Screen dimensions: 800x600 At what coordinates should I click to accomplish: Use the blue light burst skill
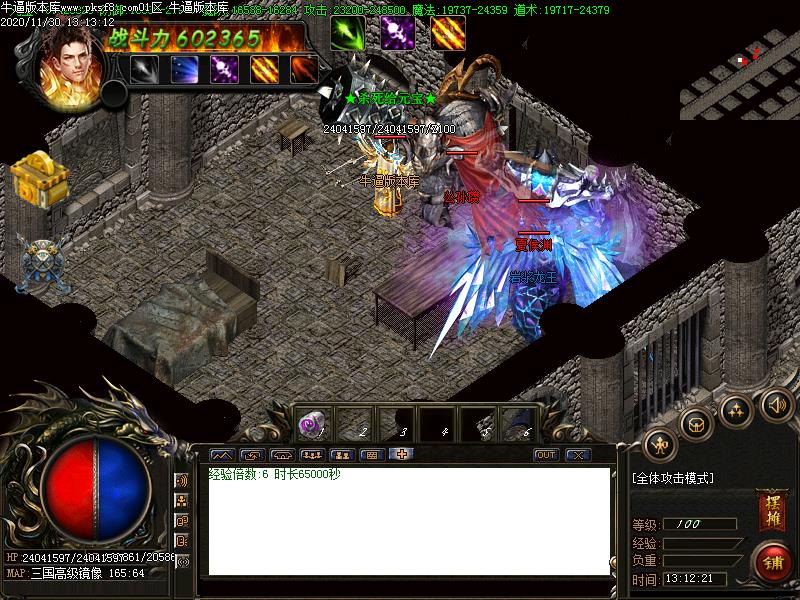click(x=184, y=69)
